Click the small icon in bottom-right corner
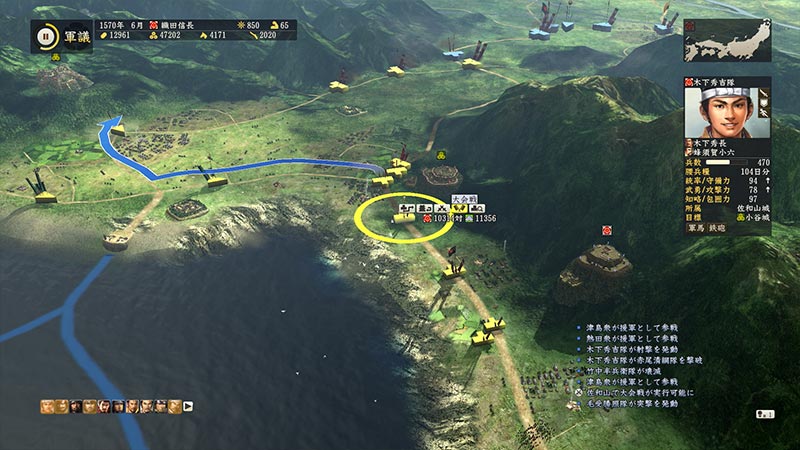 click(x=768, y=413)
